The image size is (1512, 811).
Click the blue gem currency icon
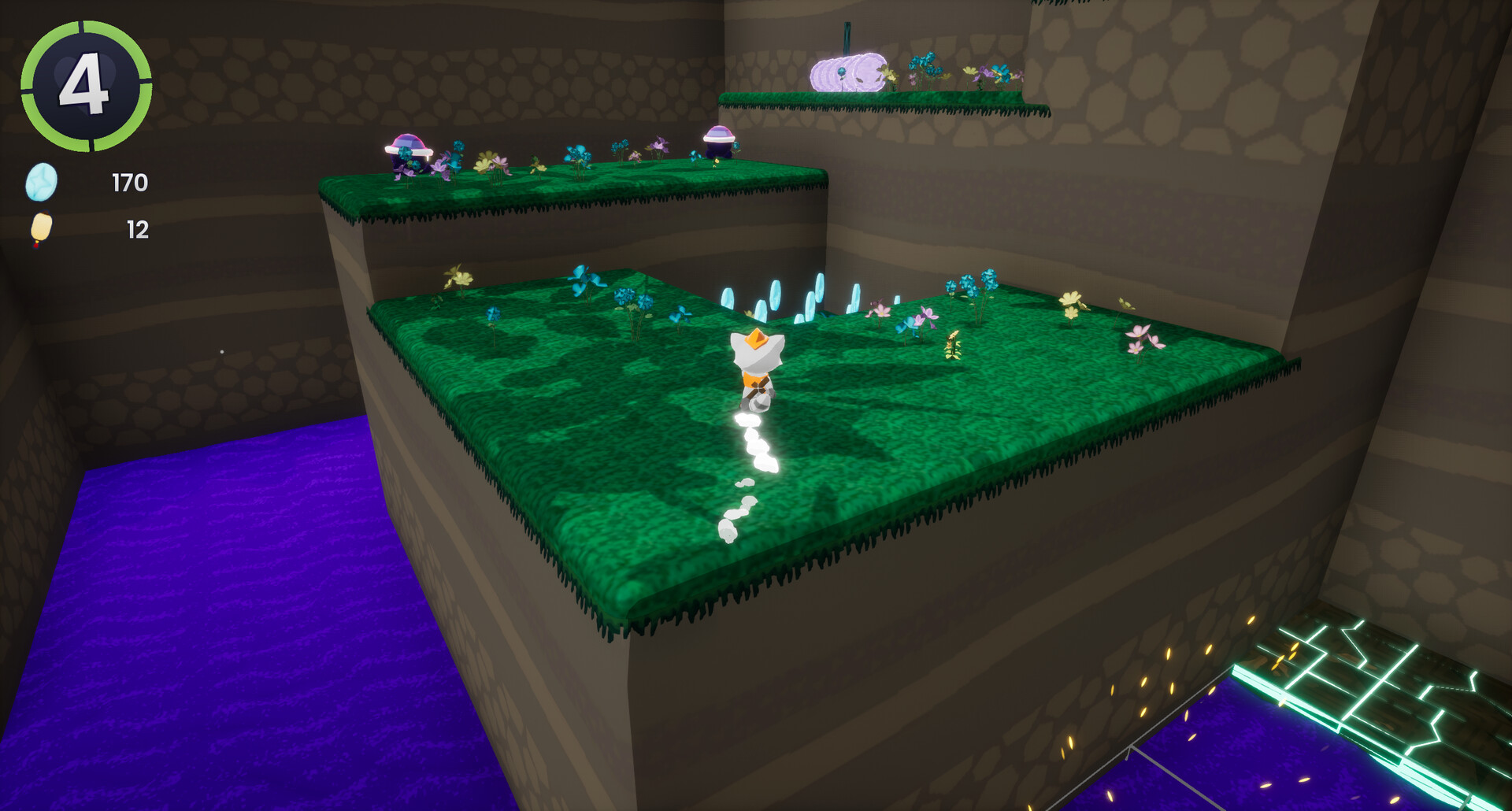point(43,182)
